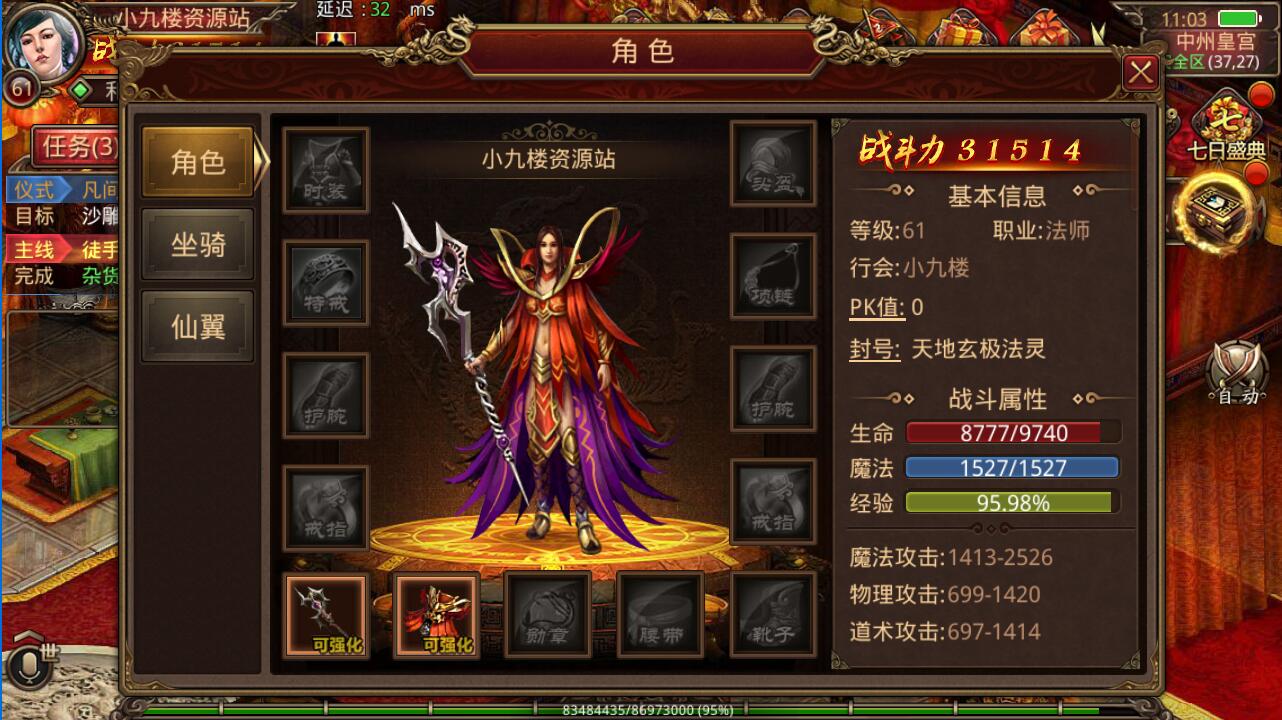The image size is (1282, 720).
Task: Open the 特戒 special ring slot
Action: coord(324,283)
